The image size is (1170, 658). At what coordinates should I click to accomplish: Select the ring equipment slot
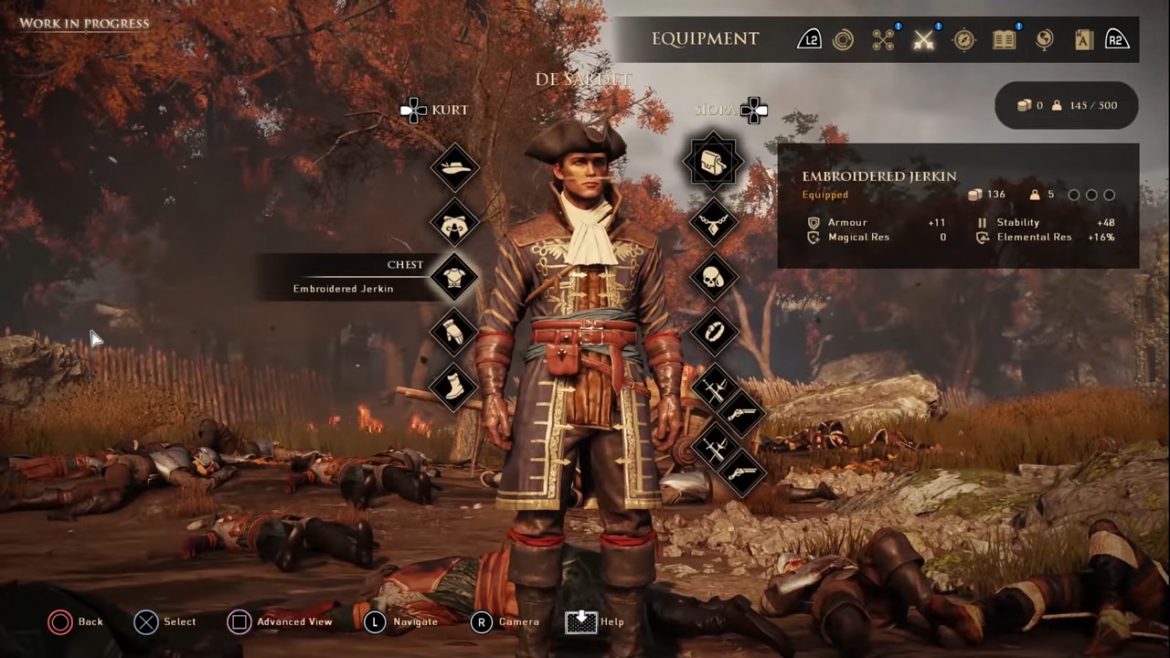point(714,332)
